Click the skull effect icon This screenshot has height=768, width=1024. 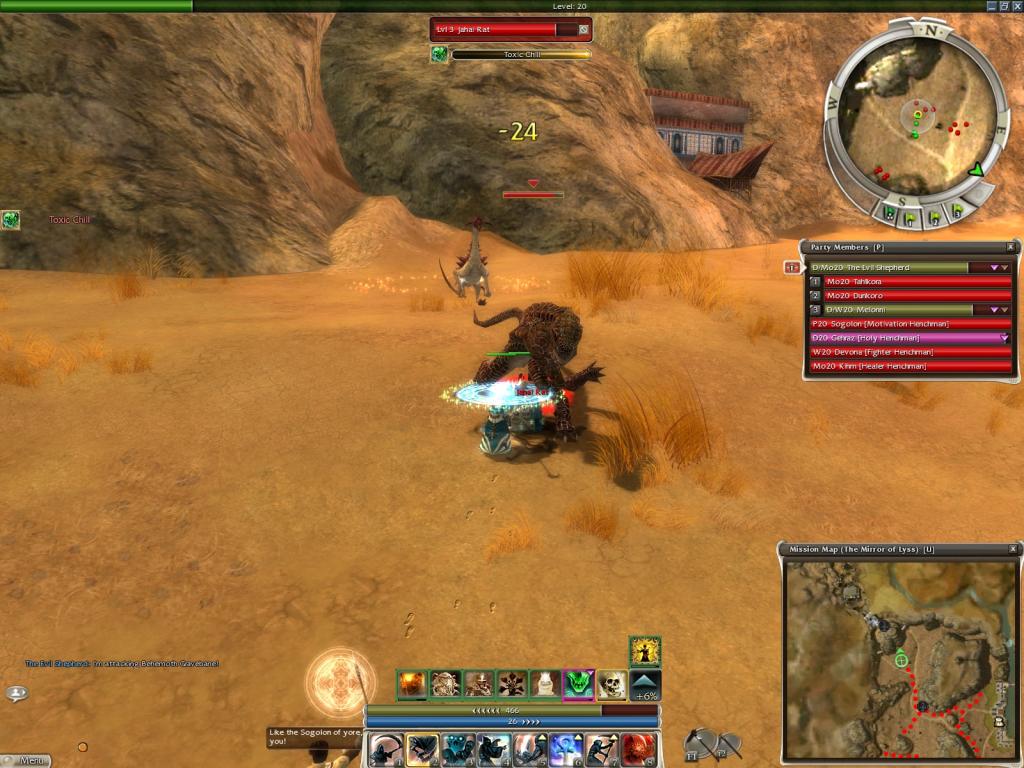click(611, 684)
